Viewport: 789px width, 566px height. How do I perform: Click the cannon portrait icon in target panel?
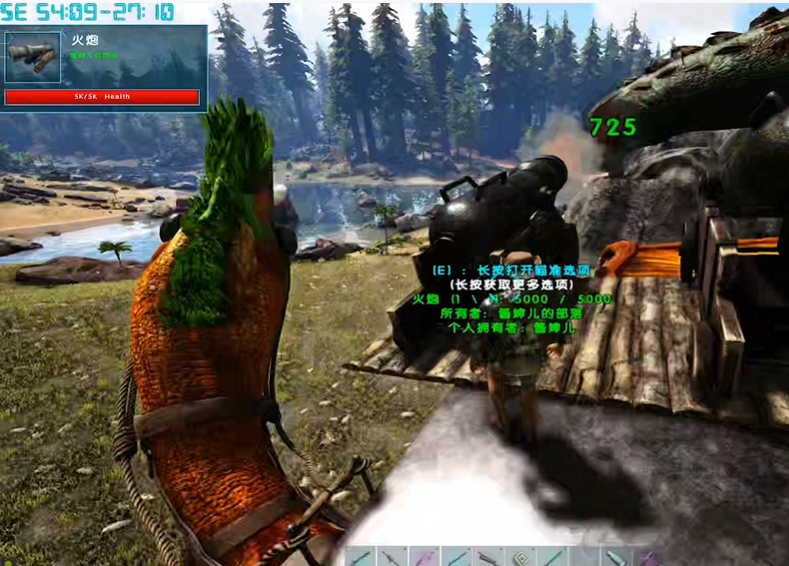(x=33, y=57)
